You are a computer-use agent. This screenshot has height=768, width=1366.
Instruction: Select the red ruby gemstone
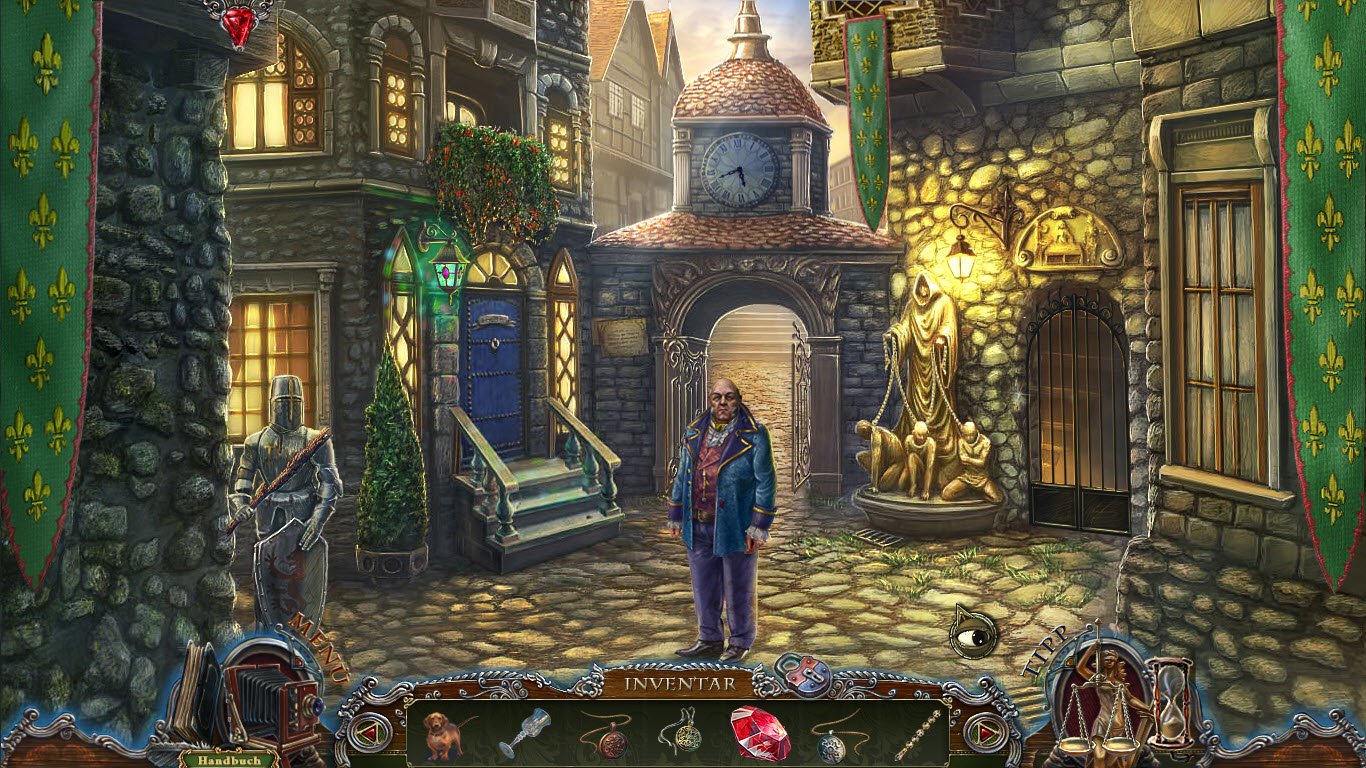(x=760, y=733)
